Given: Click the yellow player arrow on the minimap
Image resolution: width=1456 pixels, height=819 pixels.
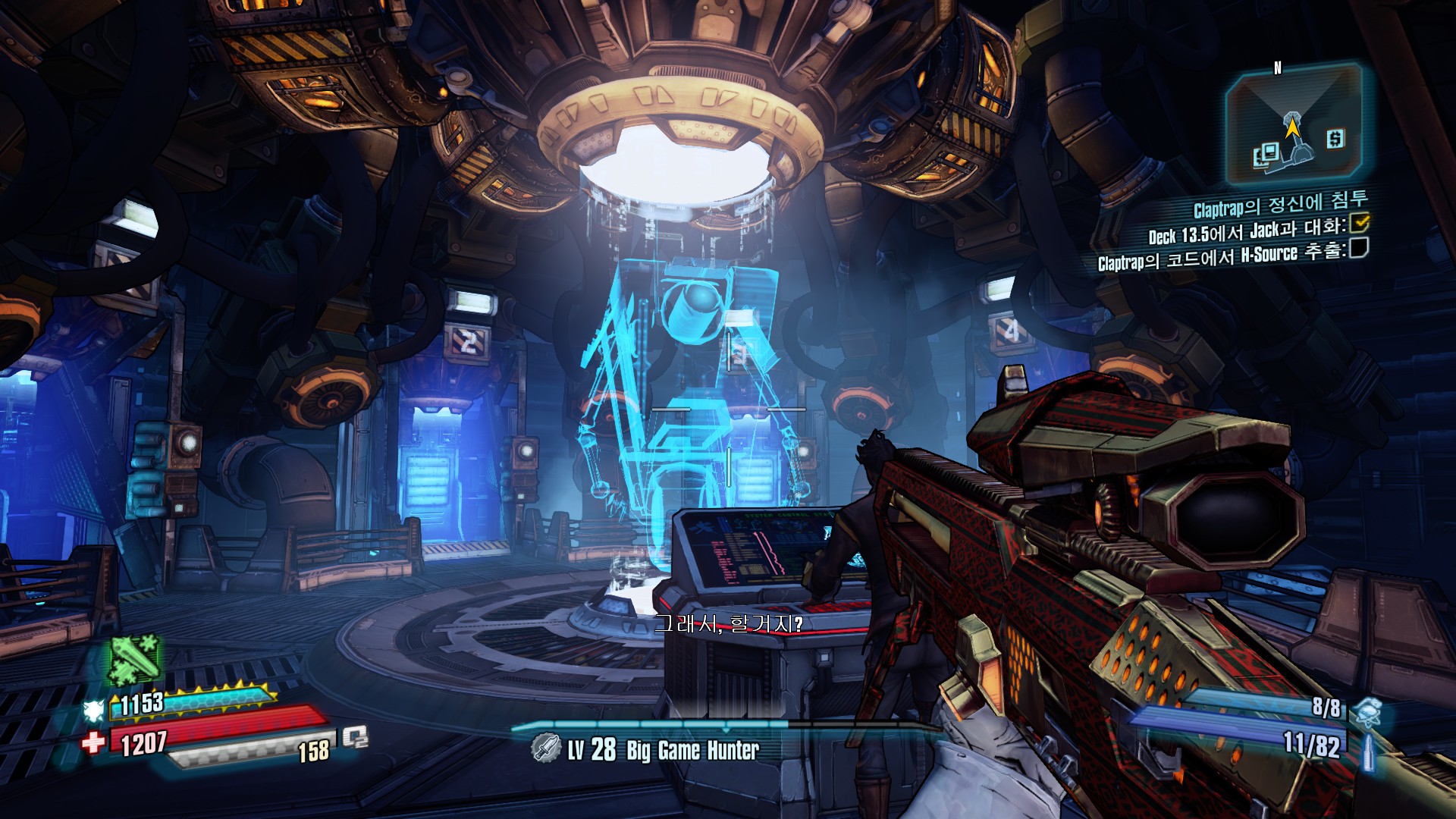Looking at the screenshot, I should tap(1291, 127).
